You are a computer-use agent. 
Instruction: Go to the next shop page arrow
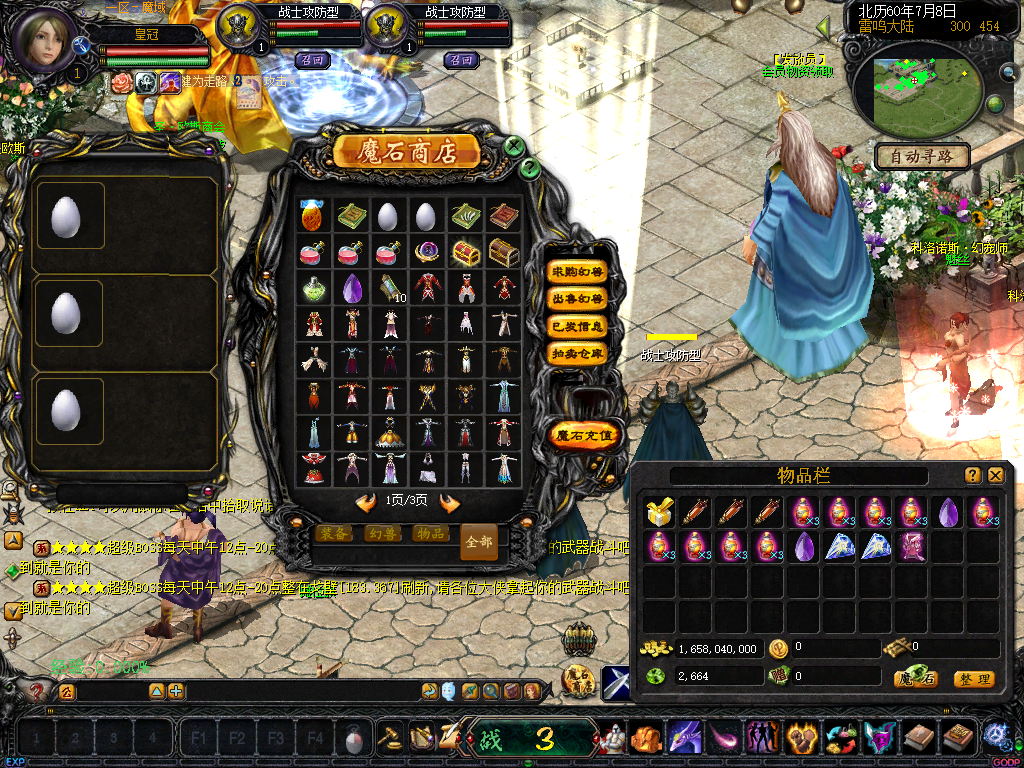[450, 501]
